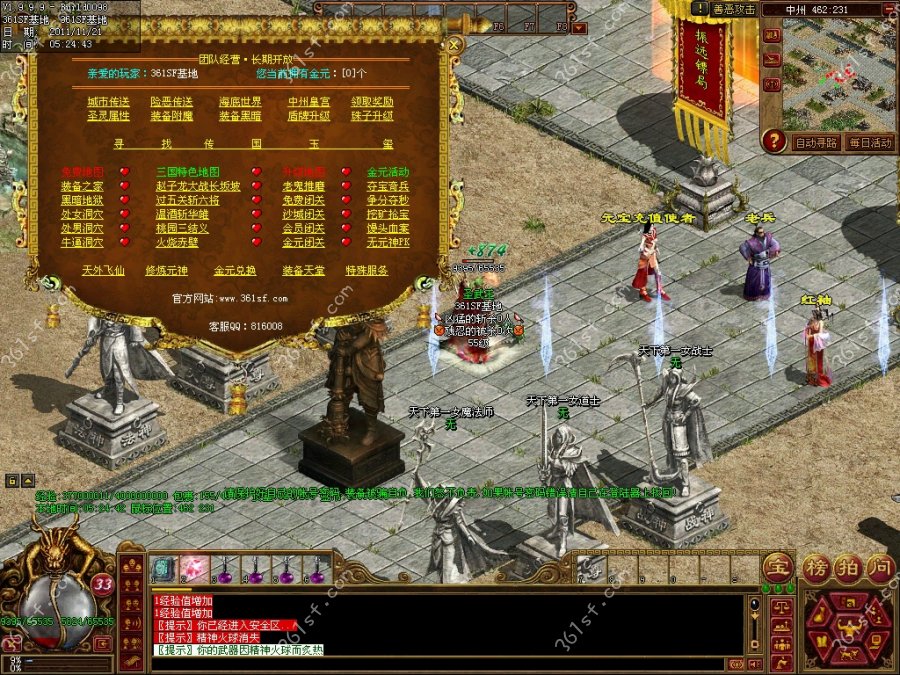Choose the 中州皇宫 palace link
This screenshot has width=900, height=675.
[309, 102]
